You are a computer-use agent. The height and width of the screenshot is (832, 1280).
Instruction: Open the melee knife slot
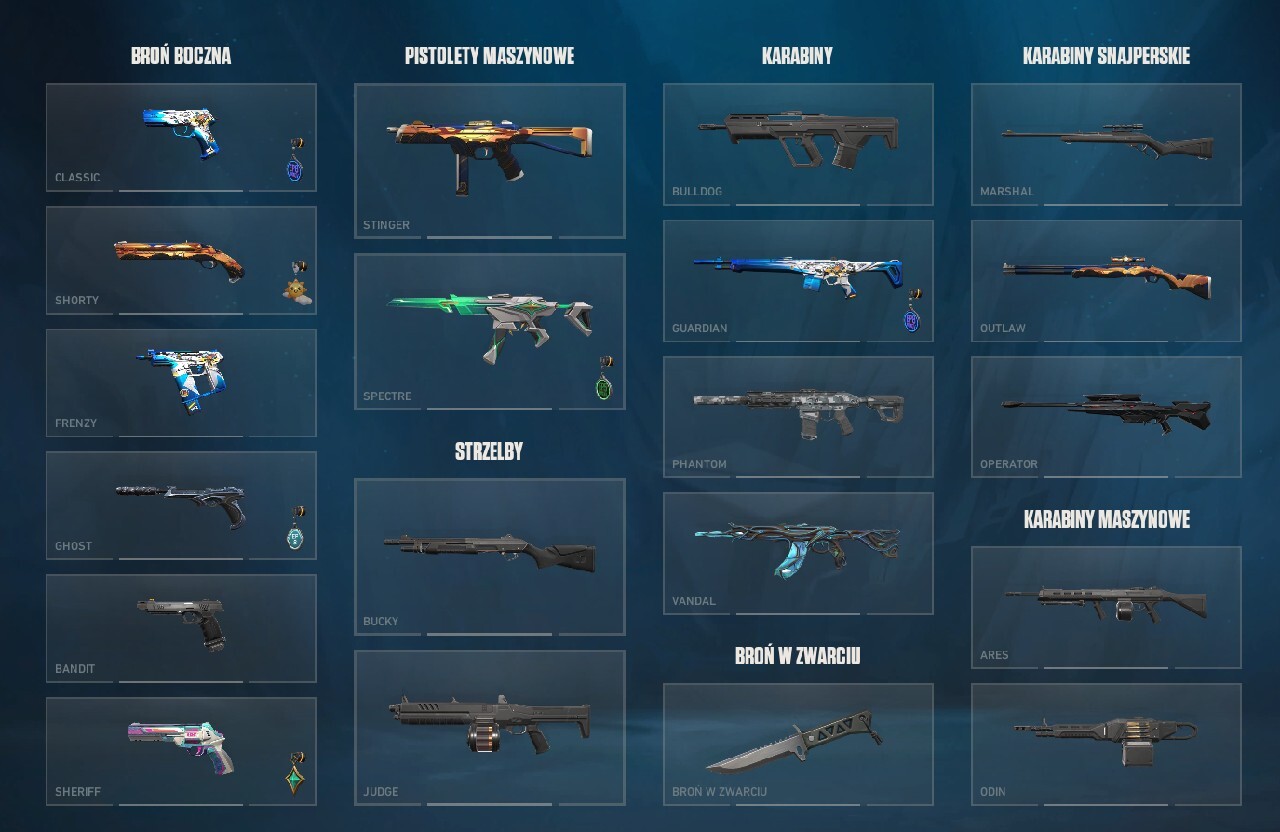(798, 744)
